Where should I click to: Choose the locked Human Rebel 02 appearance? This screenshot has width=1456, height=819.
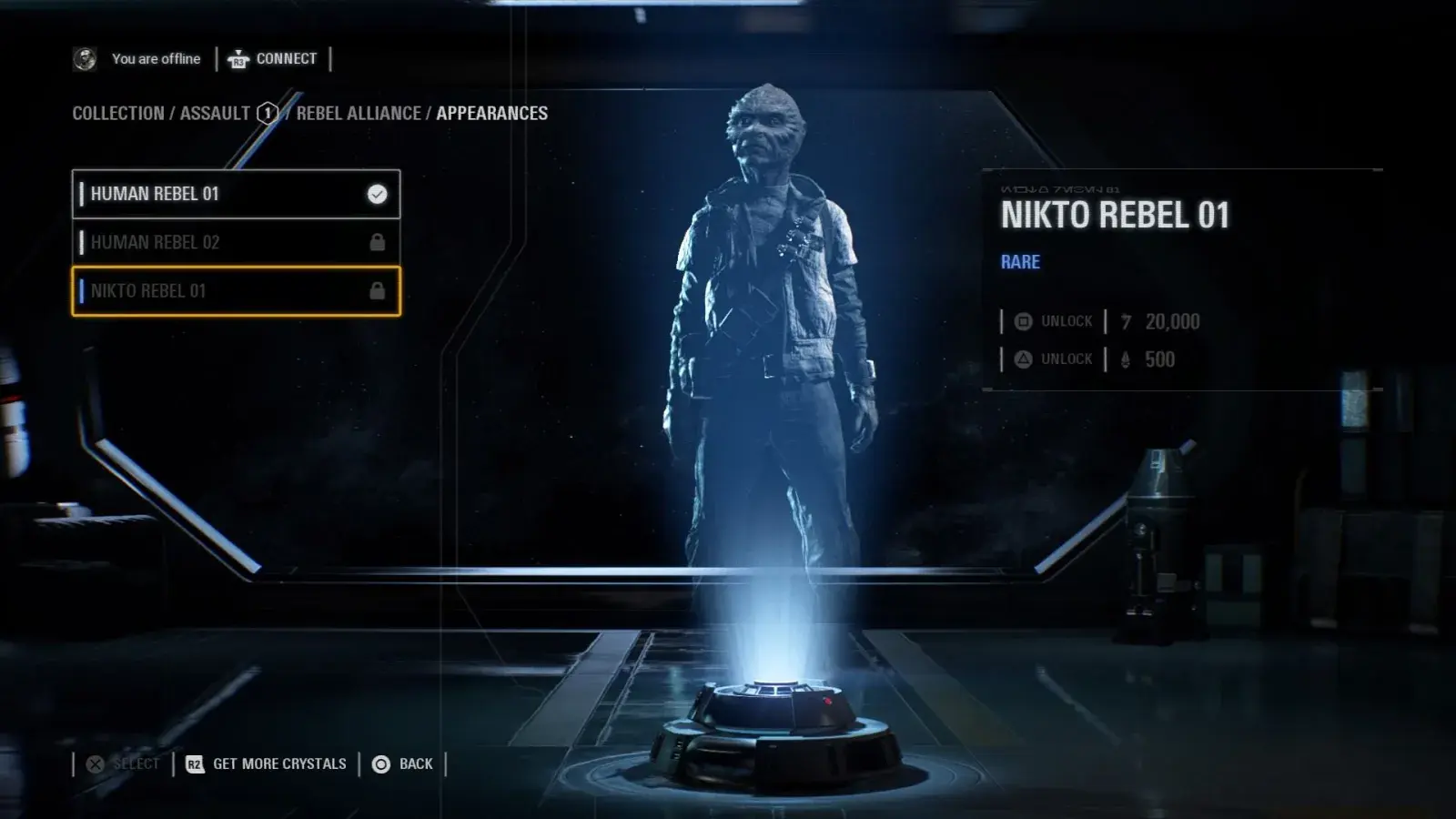tap(236, 242)
